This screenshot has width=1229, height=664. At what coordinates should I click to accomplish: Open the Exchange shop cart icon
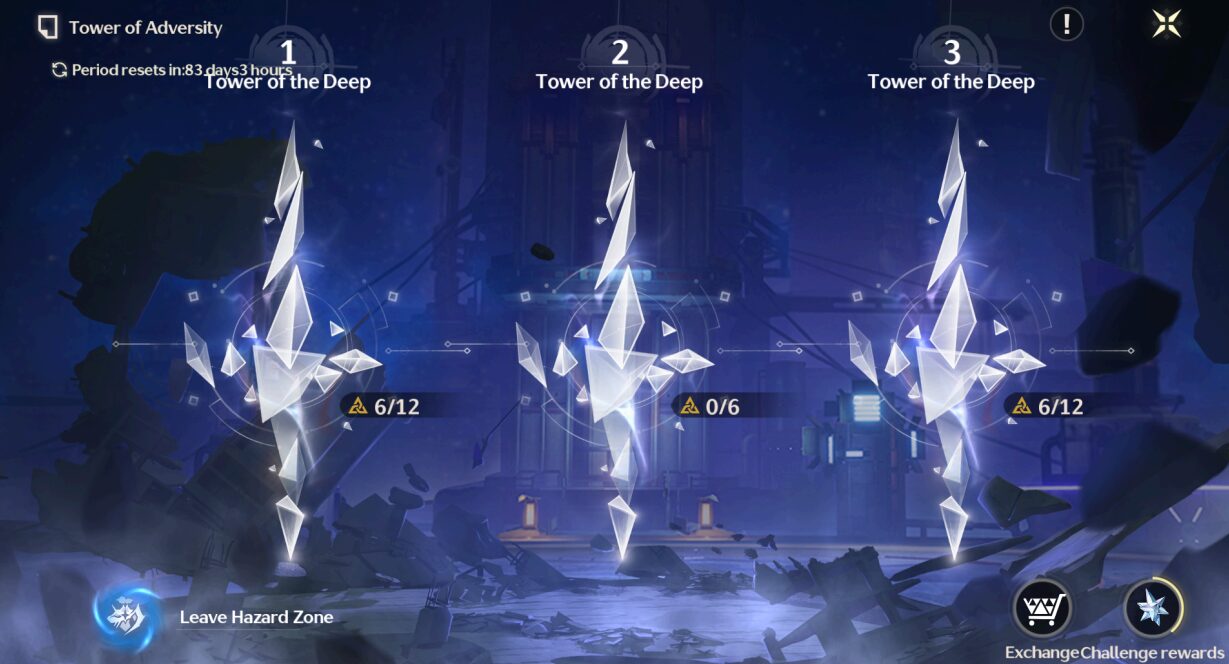pyautogui.click(x=1042, y=607)
